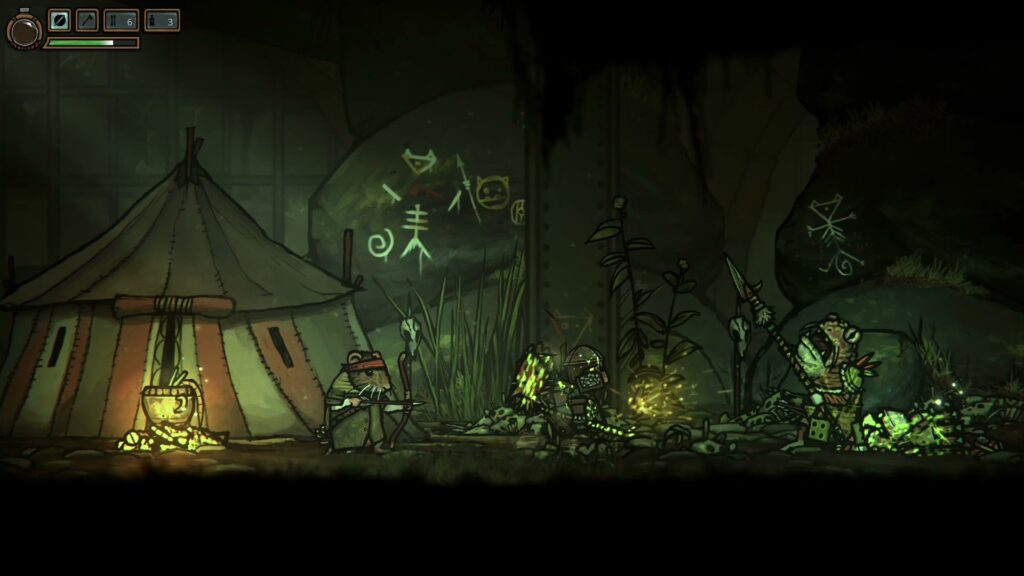The width and height of the screenshot is (1024, 576).
Task: Select the potion bottle slot showing 3
Action: click(x=161, y=20)
